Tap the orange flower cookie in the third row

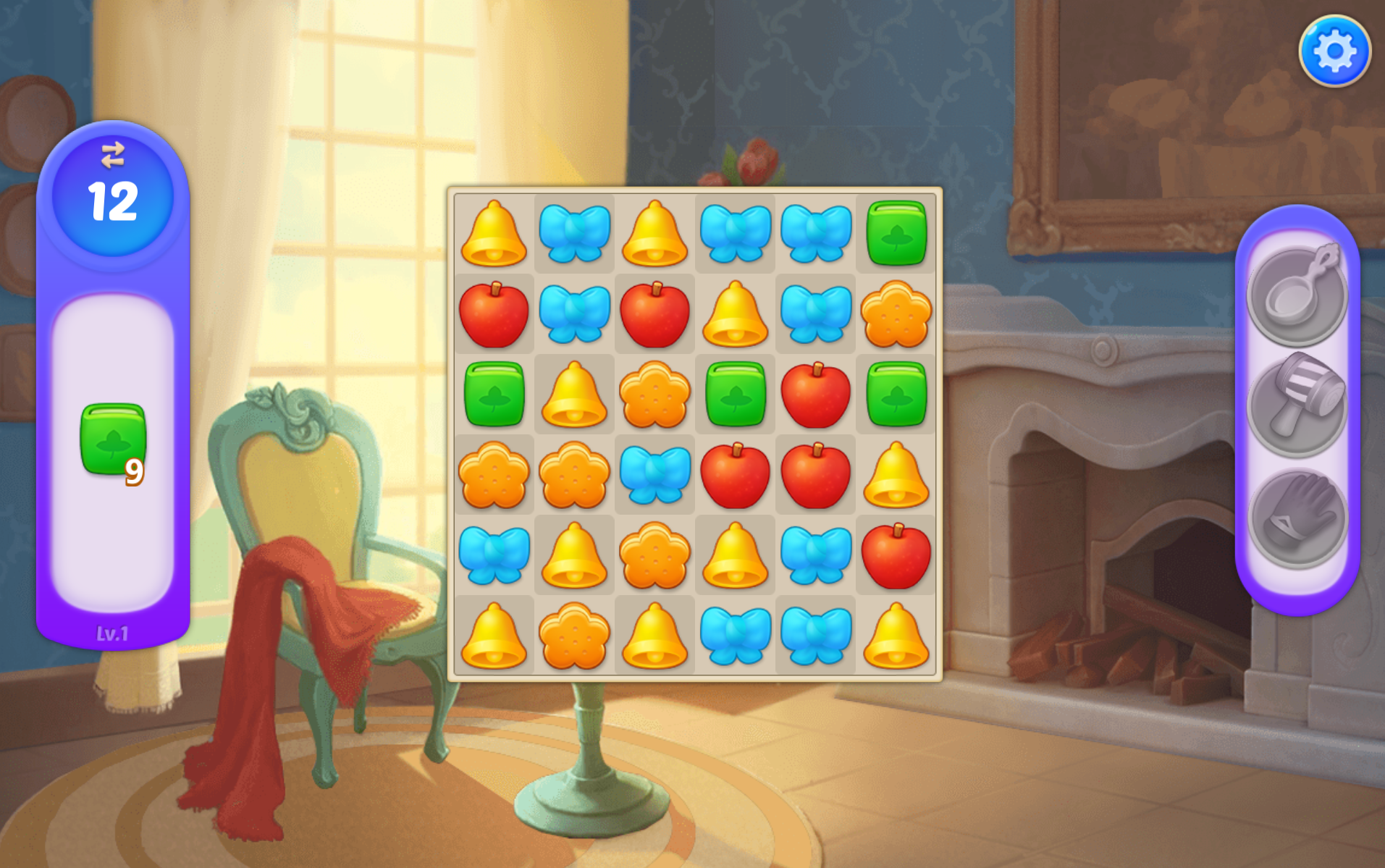(654, 393)
